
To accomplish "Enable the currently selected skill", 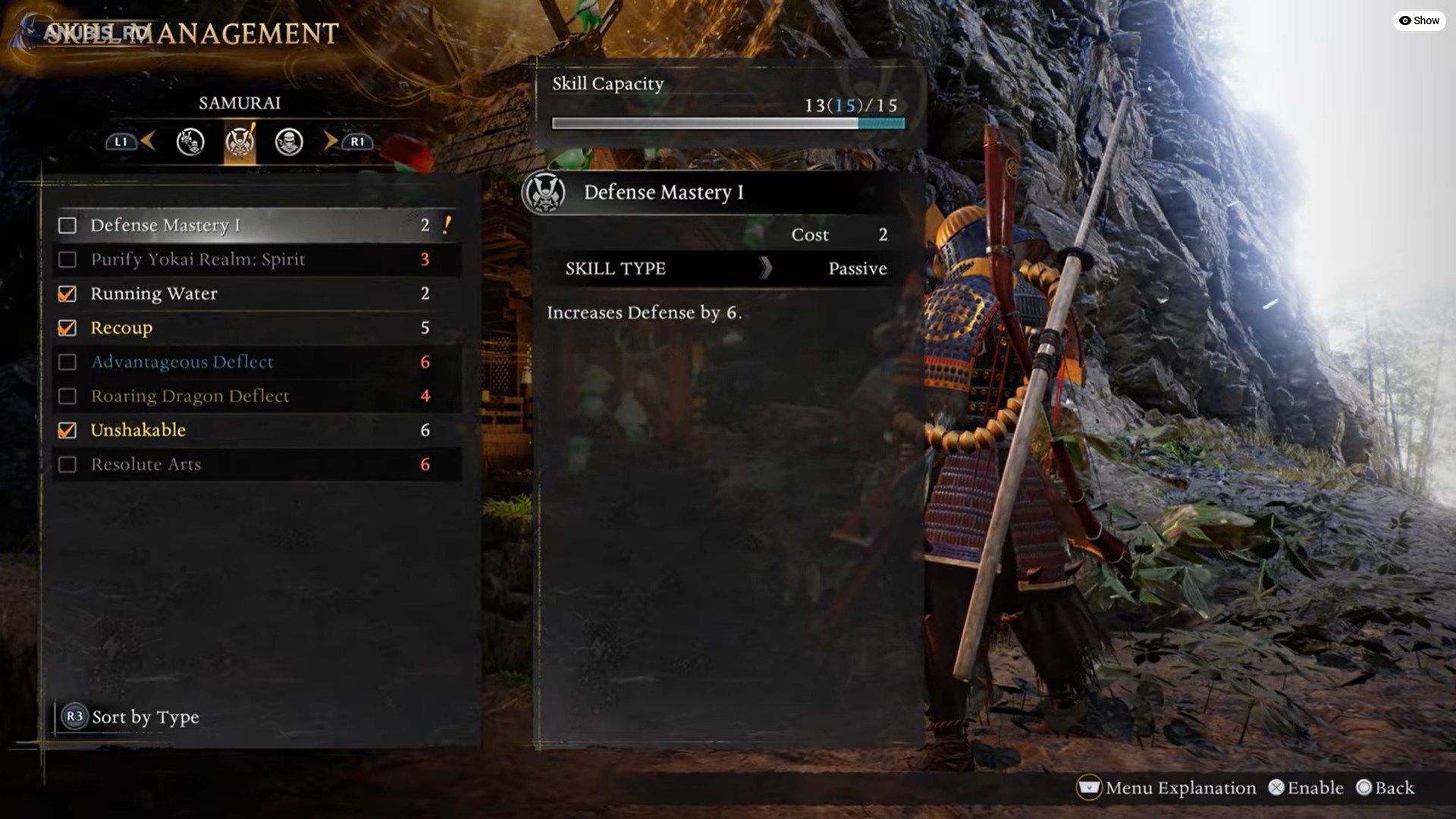I will tap(1305, 788).
